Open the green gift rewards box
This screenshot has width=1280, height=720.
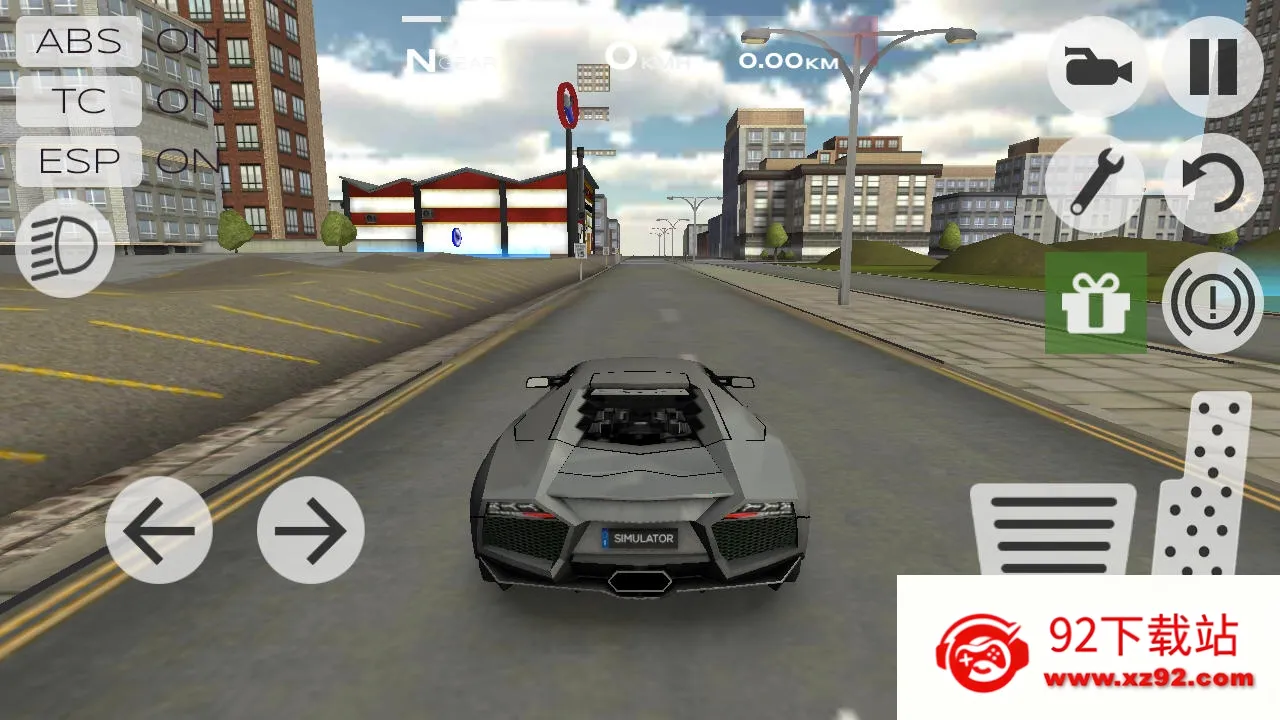click(x=1096, y=303)
